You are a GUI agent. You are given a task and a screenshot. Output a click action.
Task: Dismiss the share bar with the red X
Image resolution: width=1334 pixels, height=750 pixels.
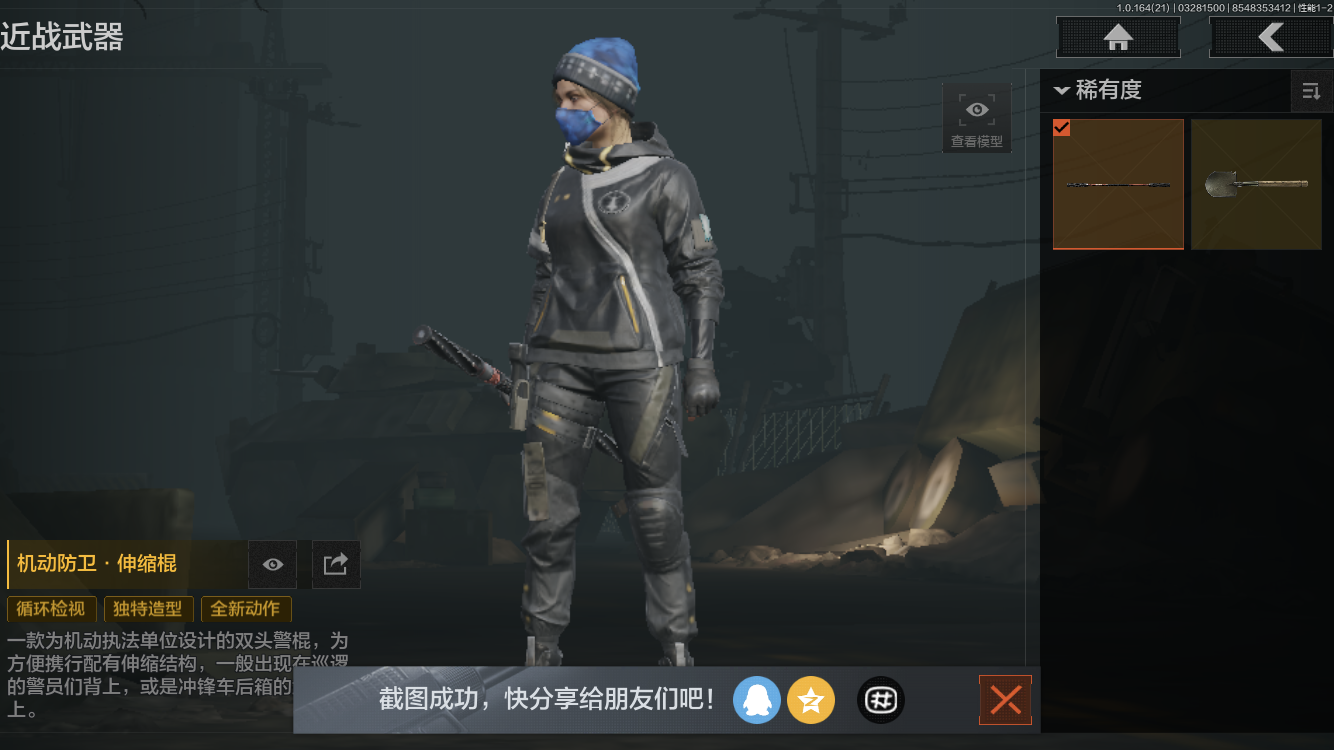1005,700
